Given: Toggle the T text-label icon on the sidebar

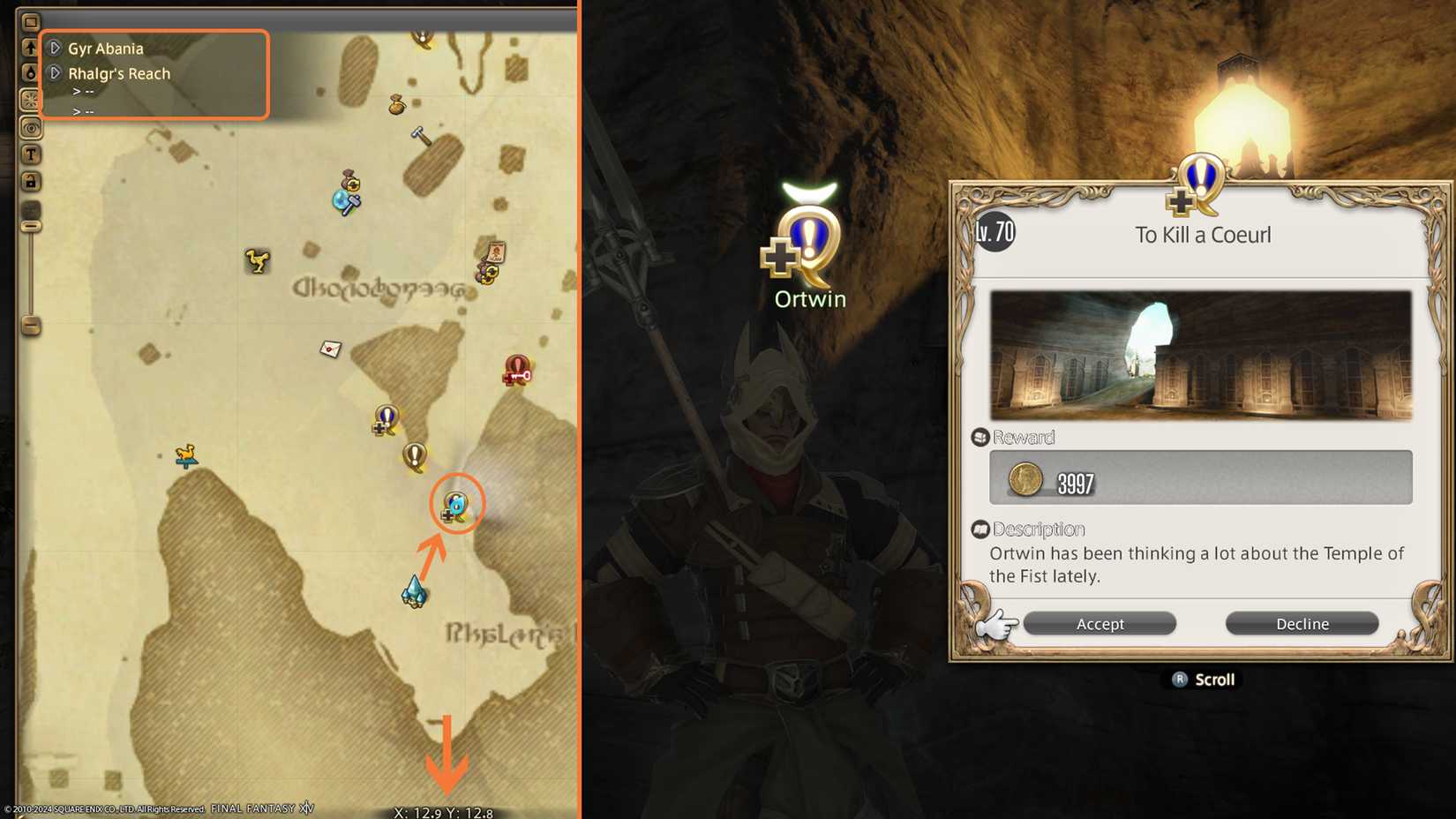Looking at the screenshot, I should 30,154.
